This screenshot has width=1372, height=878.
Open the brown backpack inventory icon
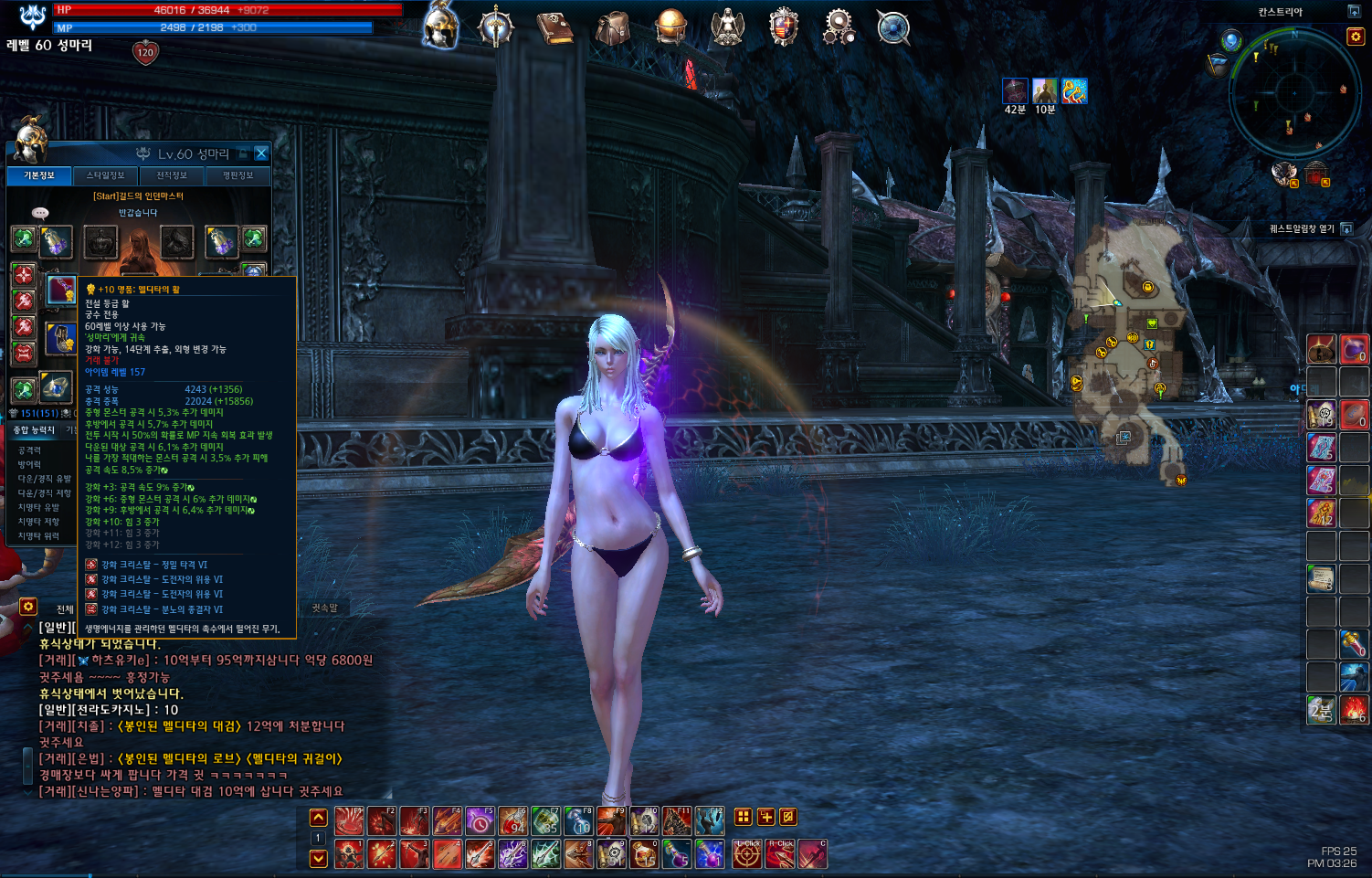(x=613, y=27)
